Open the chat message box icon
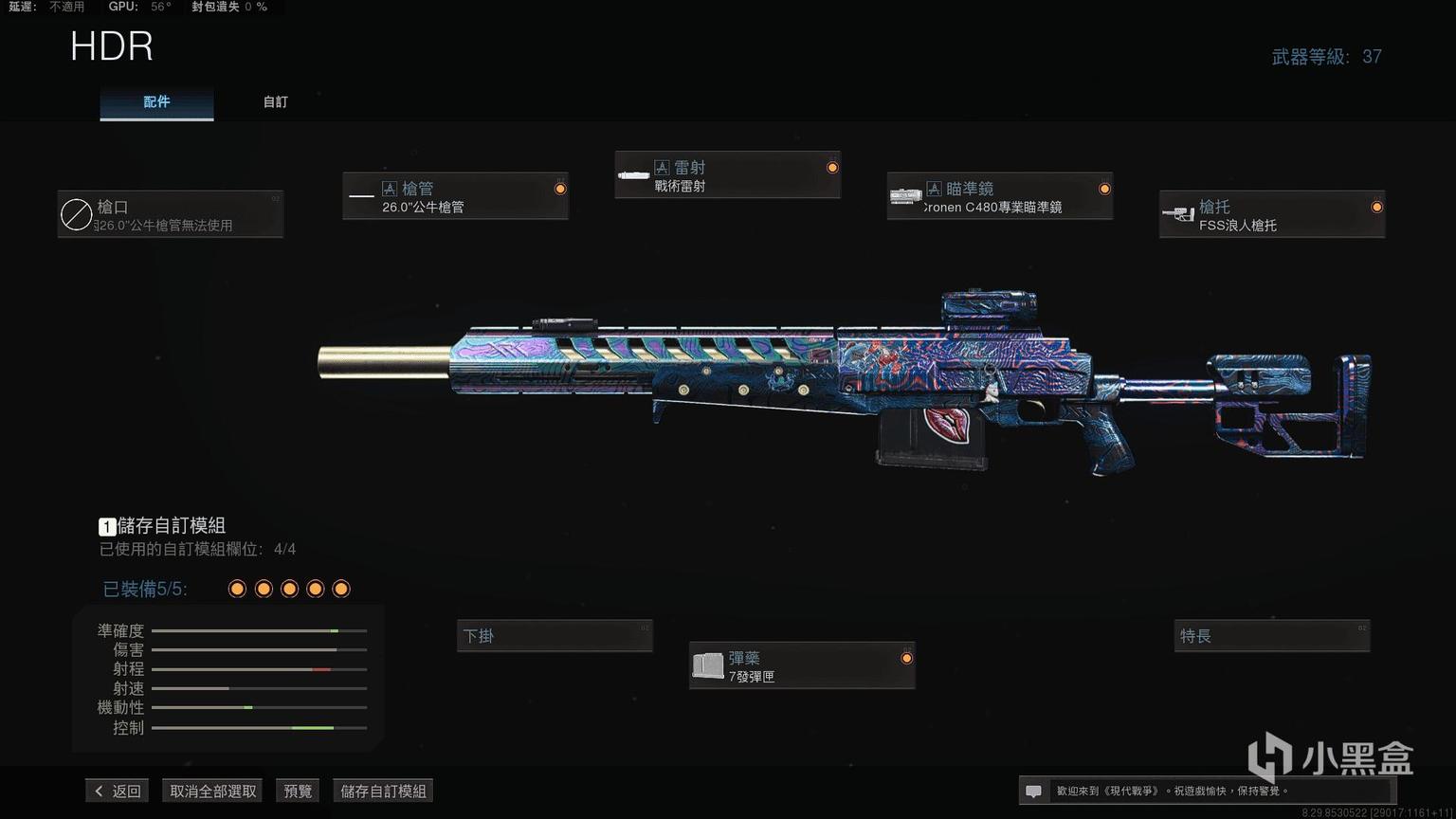Screen dimensions: 1456x819 click(1034, 791)
